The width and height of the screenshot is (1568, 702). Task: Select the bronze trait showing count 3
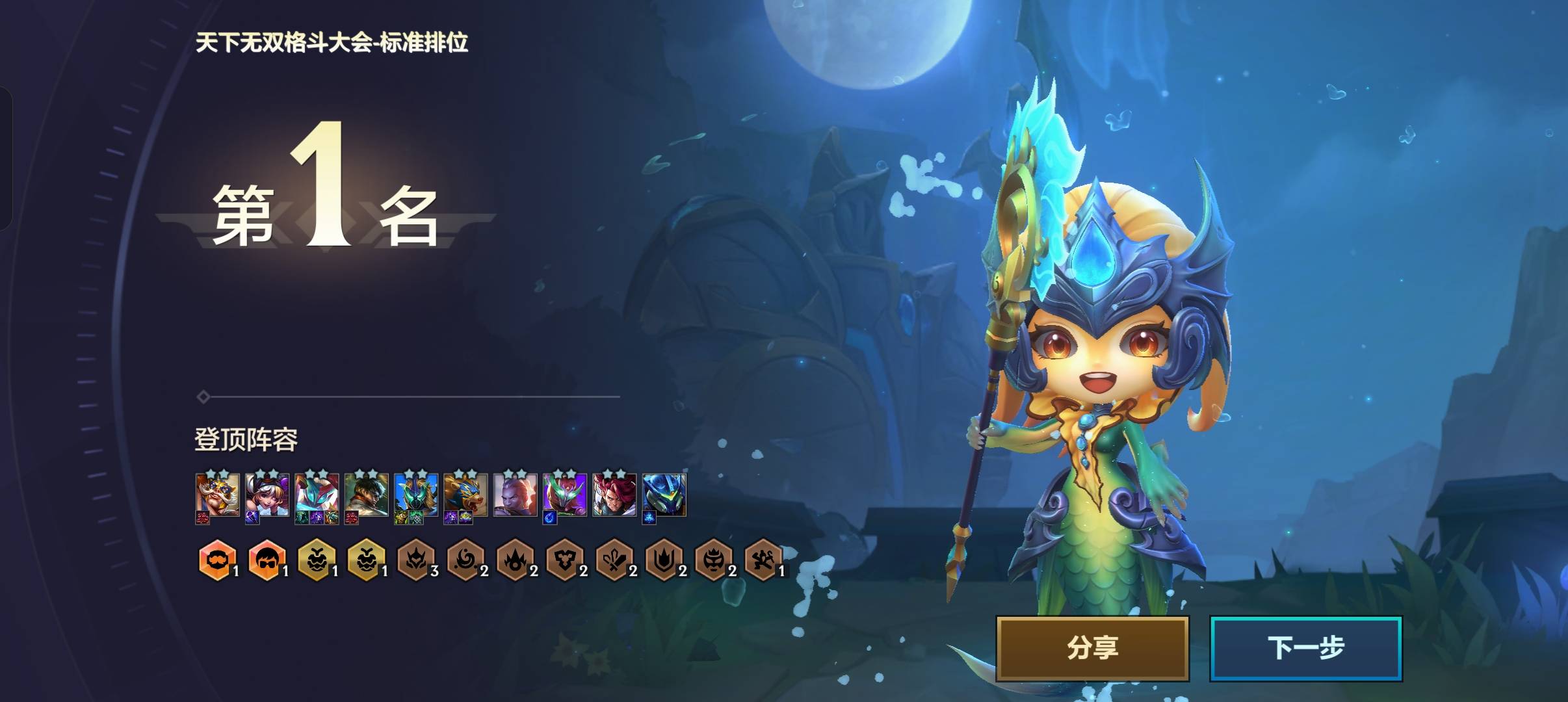(x=416, y=559)
